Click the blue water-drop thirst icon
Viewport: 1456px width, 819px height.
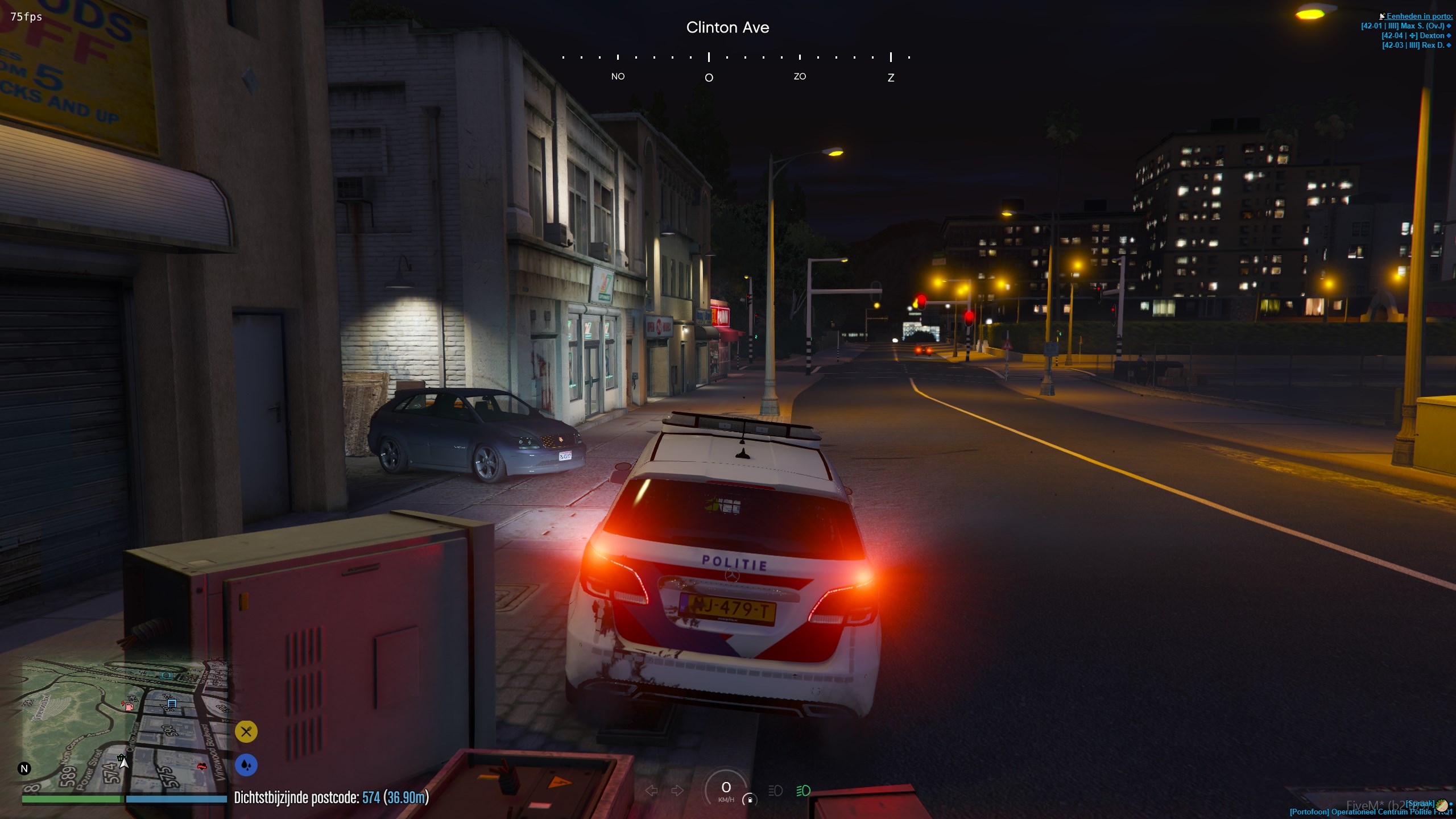[246, 765]
